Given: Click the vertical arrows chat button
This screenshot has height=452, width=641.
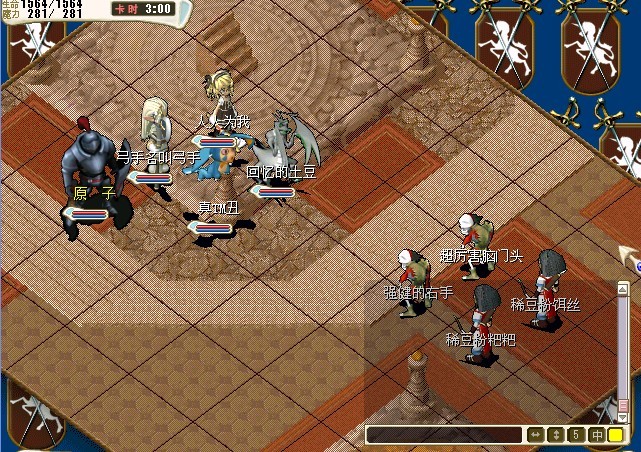Looking at the screenshot, I should 556,435.
